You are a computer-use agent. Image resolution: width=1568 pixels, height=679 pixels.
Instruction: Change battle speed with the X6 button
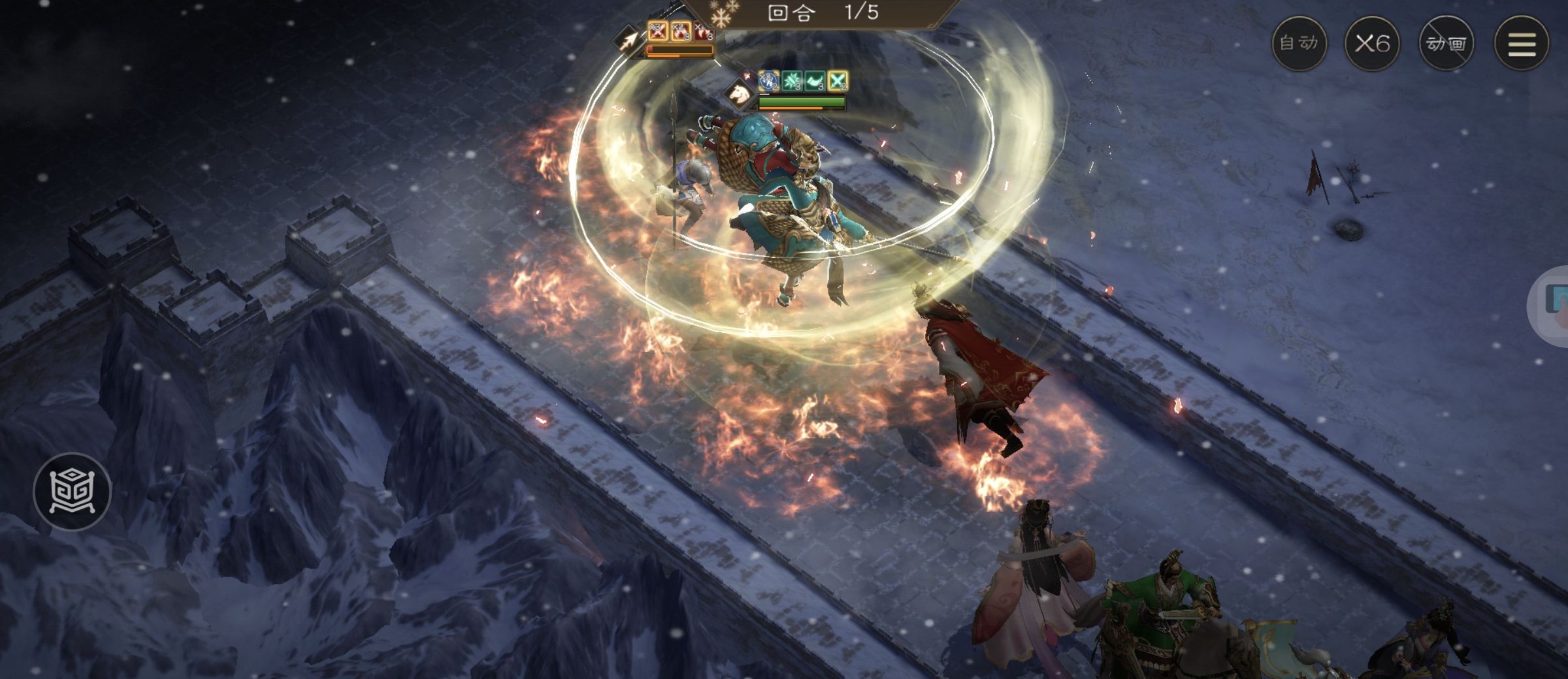pyautogui.click(x=1372, y=44)
